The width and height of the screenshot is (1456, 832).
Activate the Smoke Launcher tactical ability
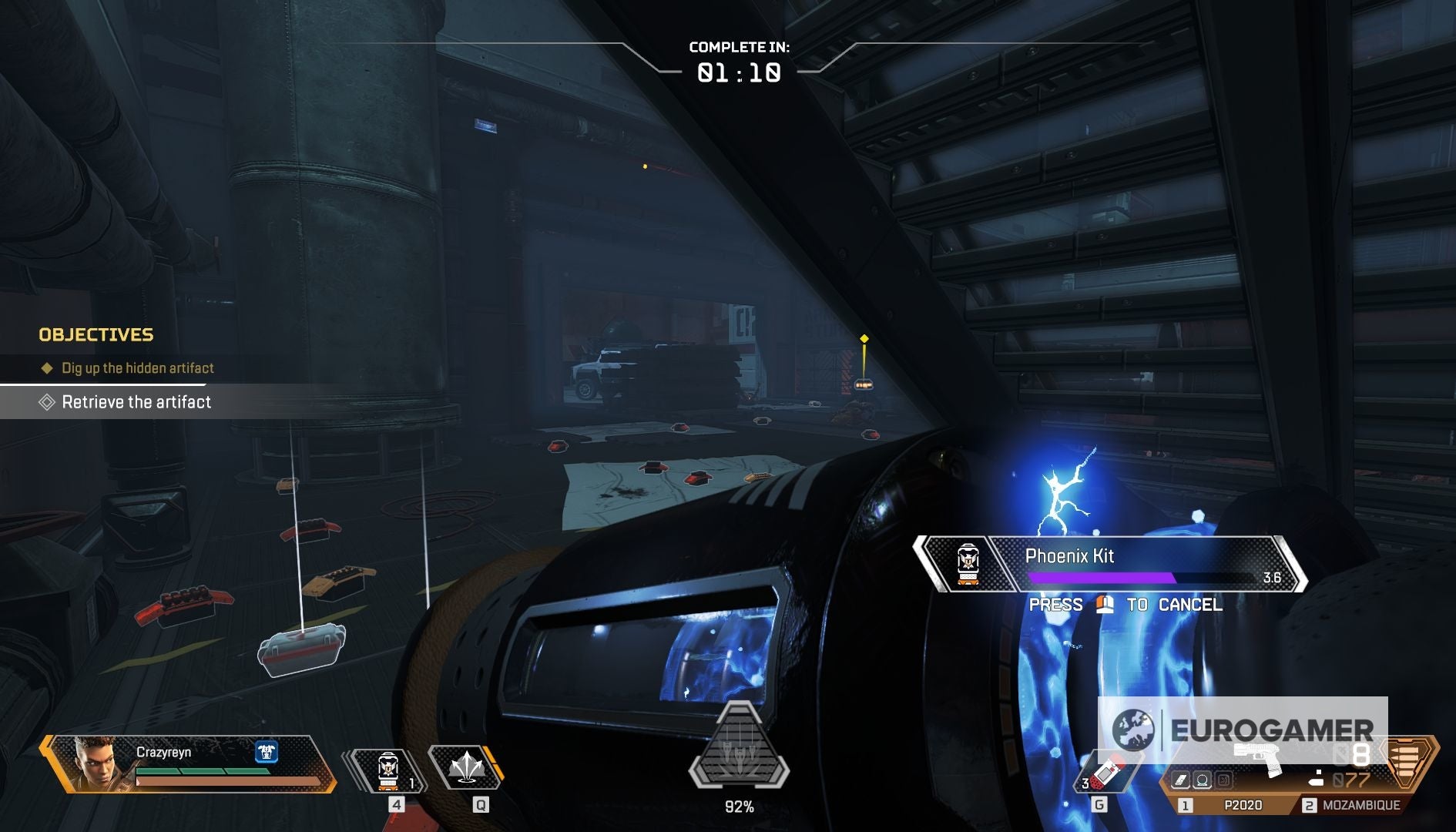point(465,767)
